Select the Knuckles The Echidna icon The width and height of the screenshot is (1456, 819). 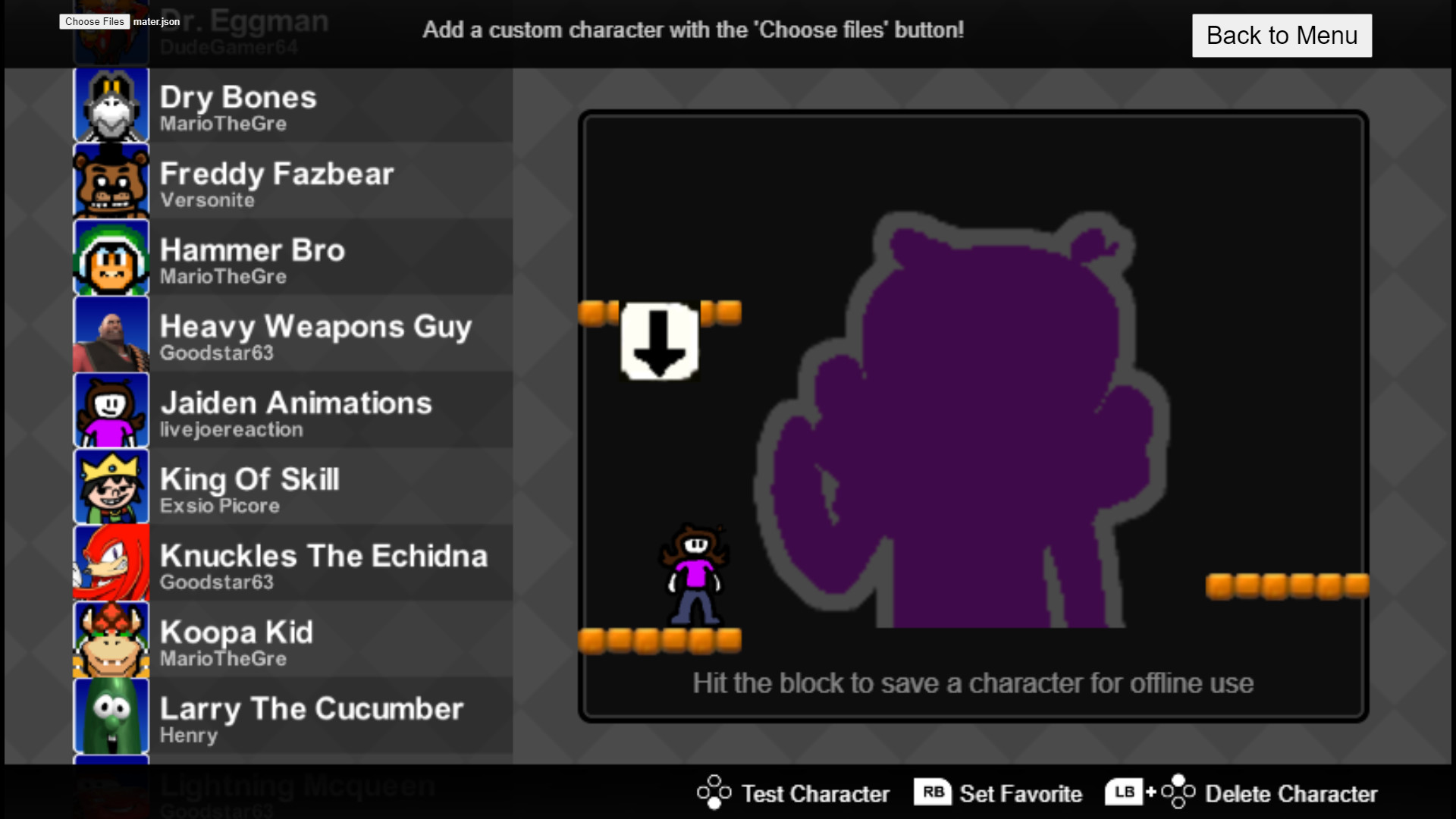[111, 563]
